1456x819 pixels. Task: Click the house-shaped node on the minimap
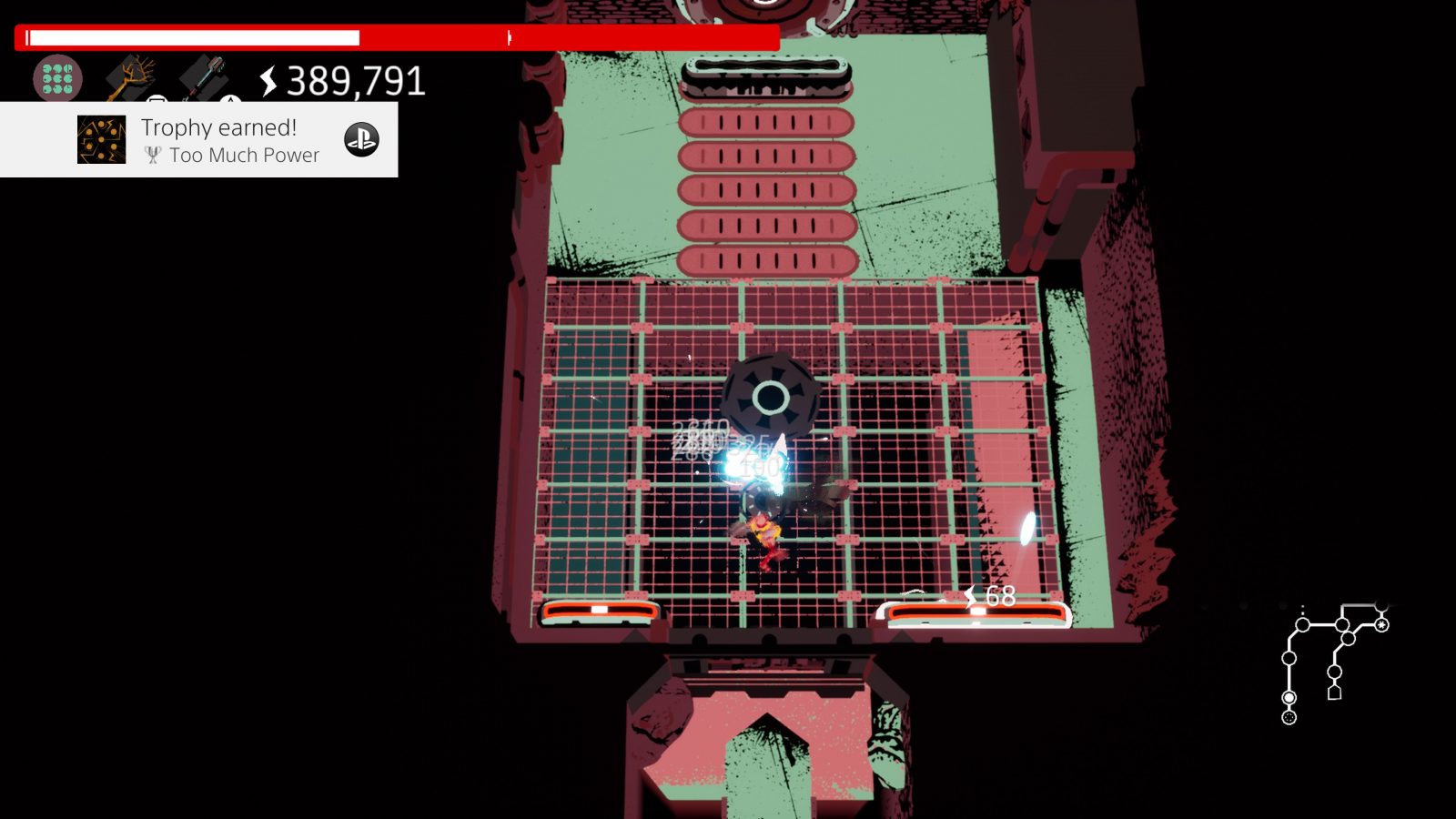click(x=1334, y=693)
